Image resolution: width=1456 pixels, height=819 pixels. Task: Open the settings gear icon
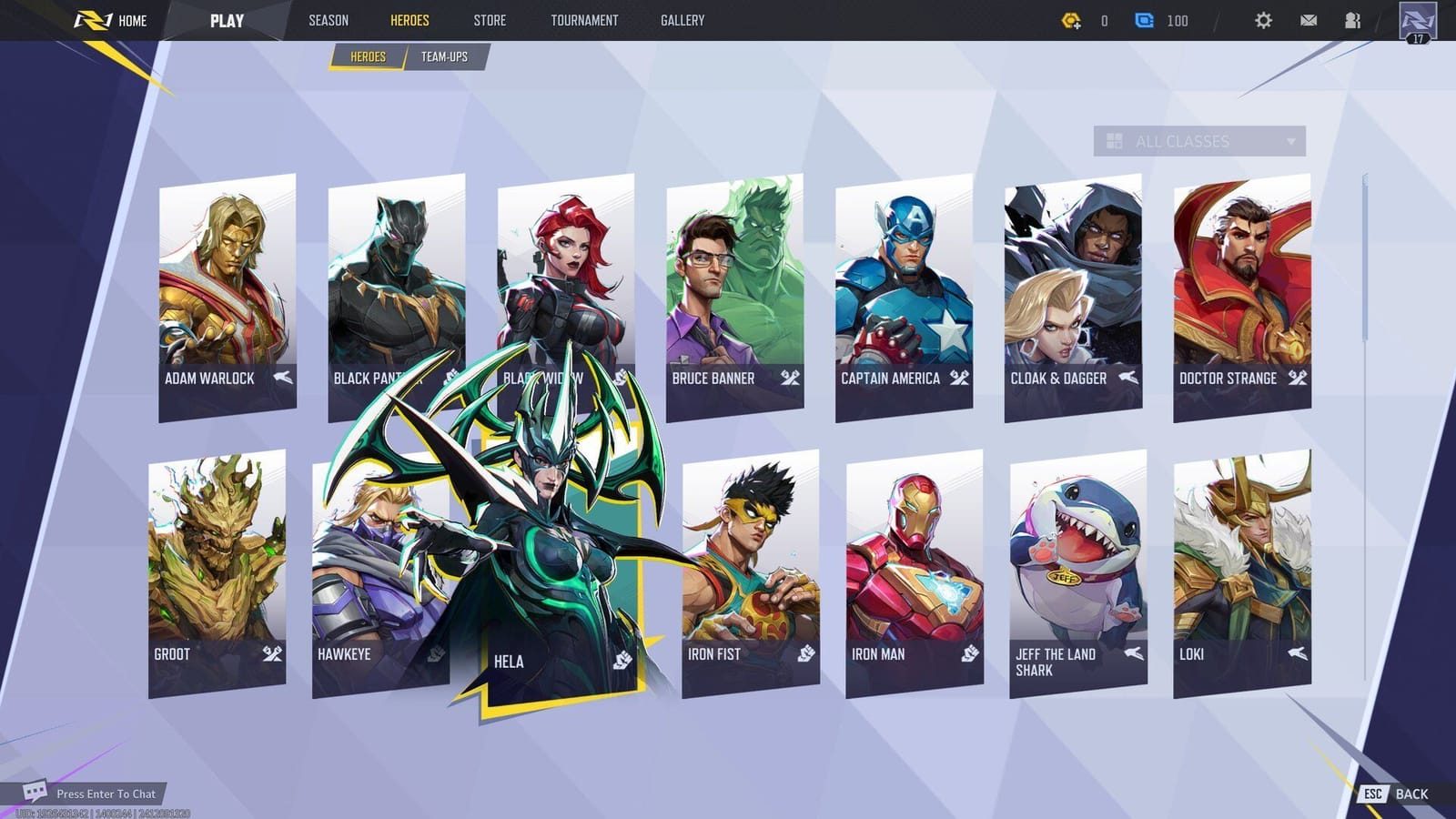(x=1262, y=20)
